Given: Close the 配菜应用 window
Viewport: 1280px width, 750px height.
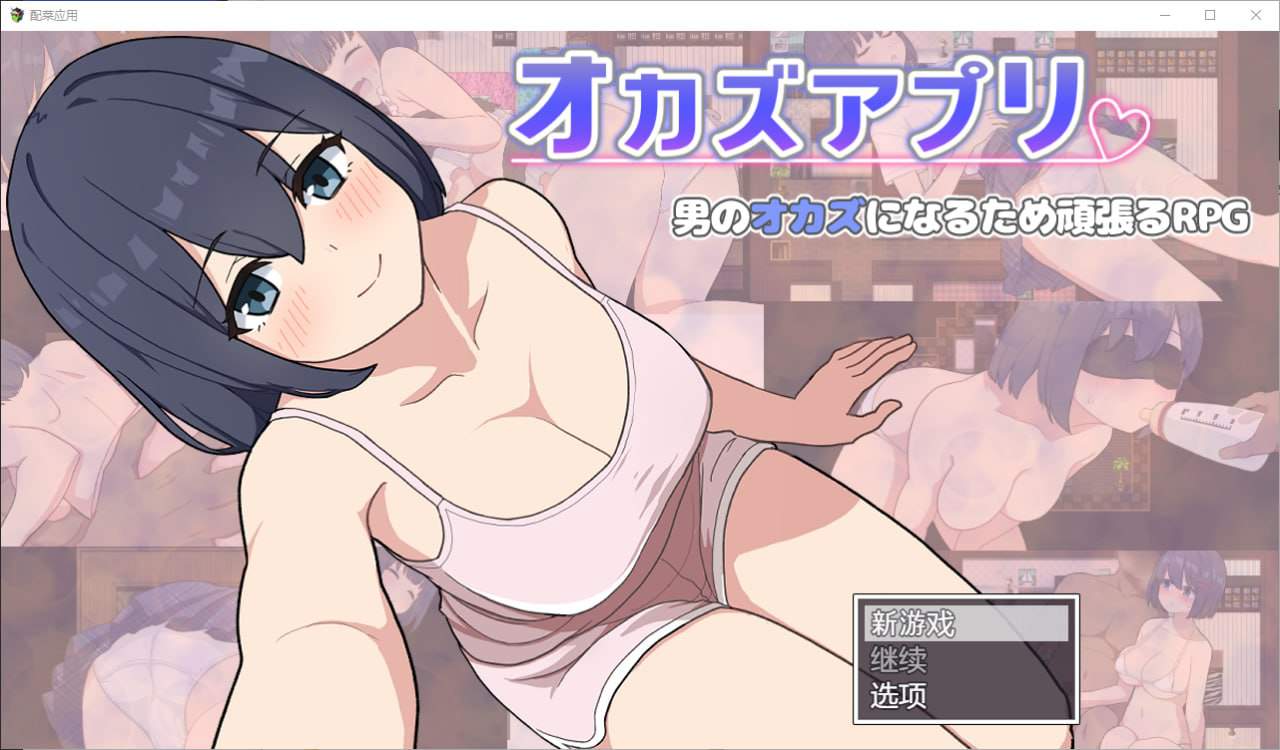Looking at the screenshot, I should pyautogui.click(x=1255, y=15).
